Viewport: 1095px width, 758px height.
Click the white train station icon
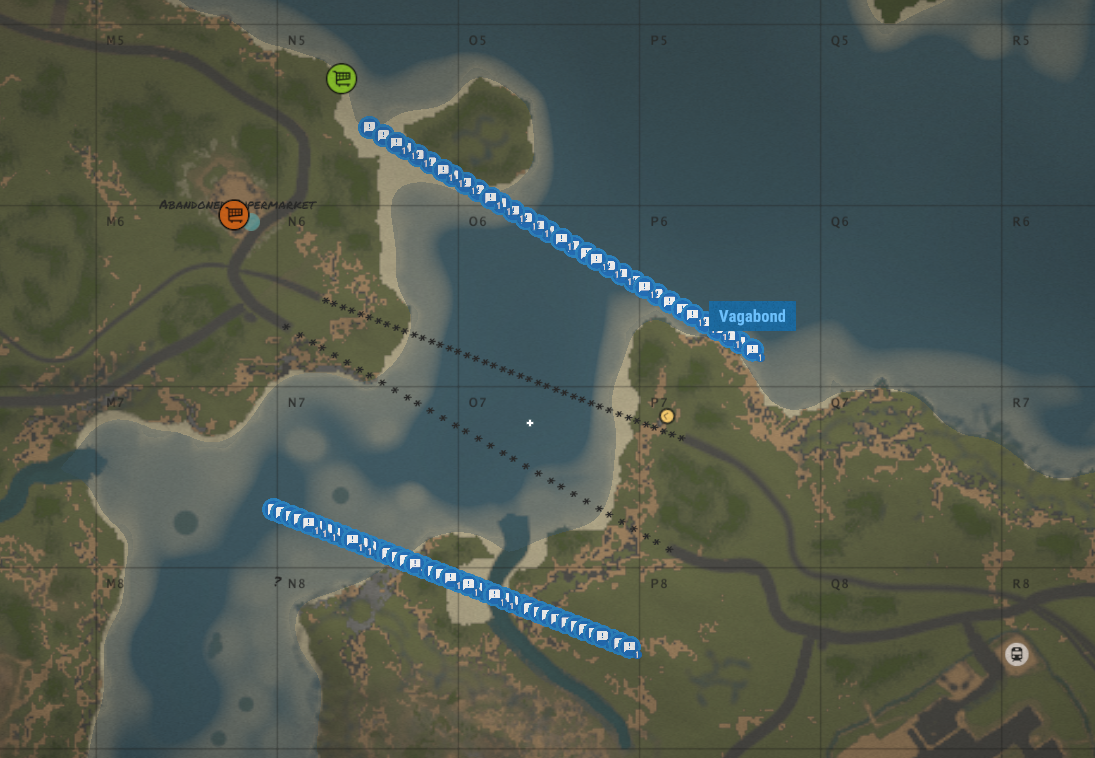[1017, 655]
